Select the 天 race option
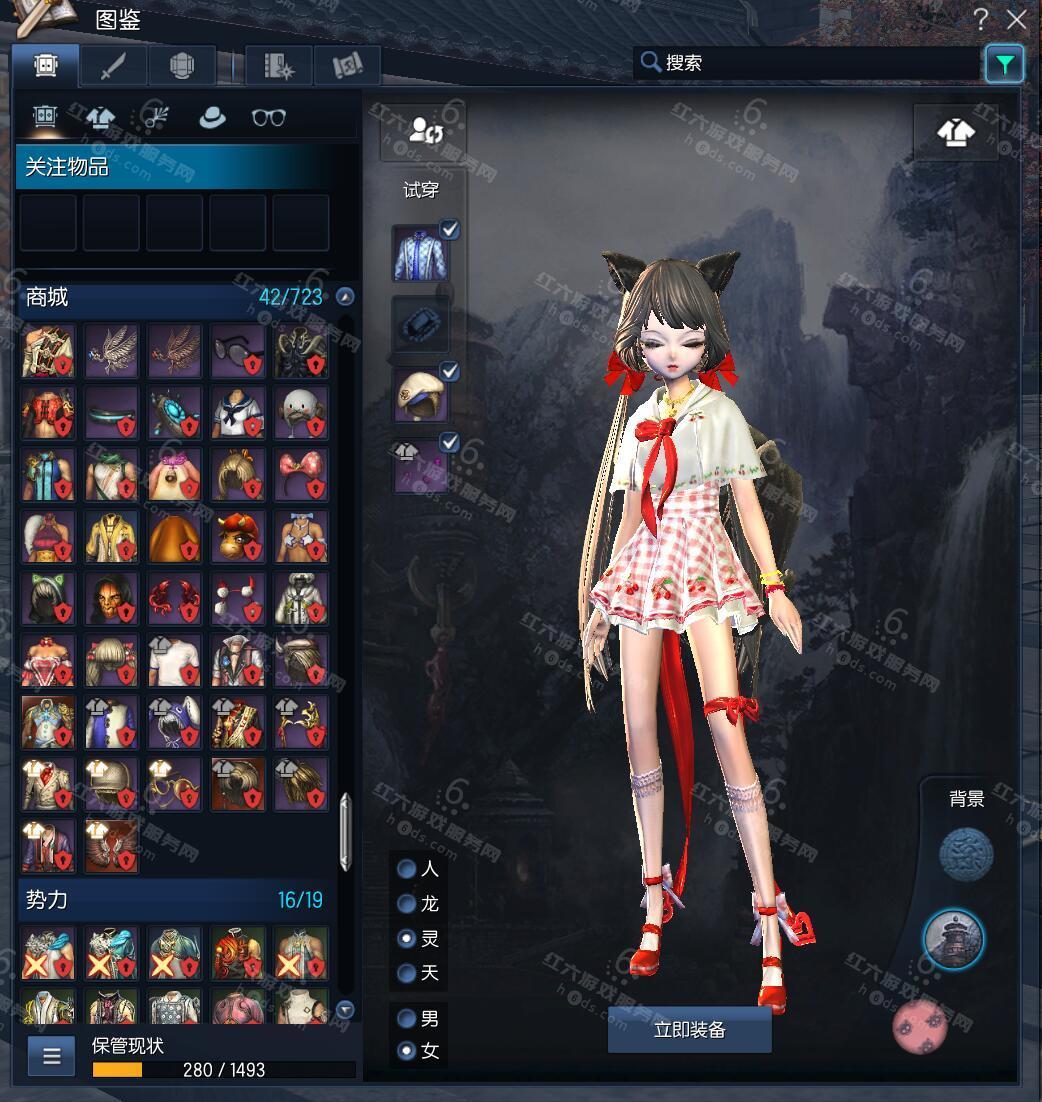 [407, 973]
